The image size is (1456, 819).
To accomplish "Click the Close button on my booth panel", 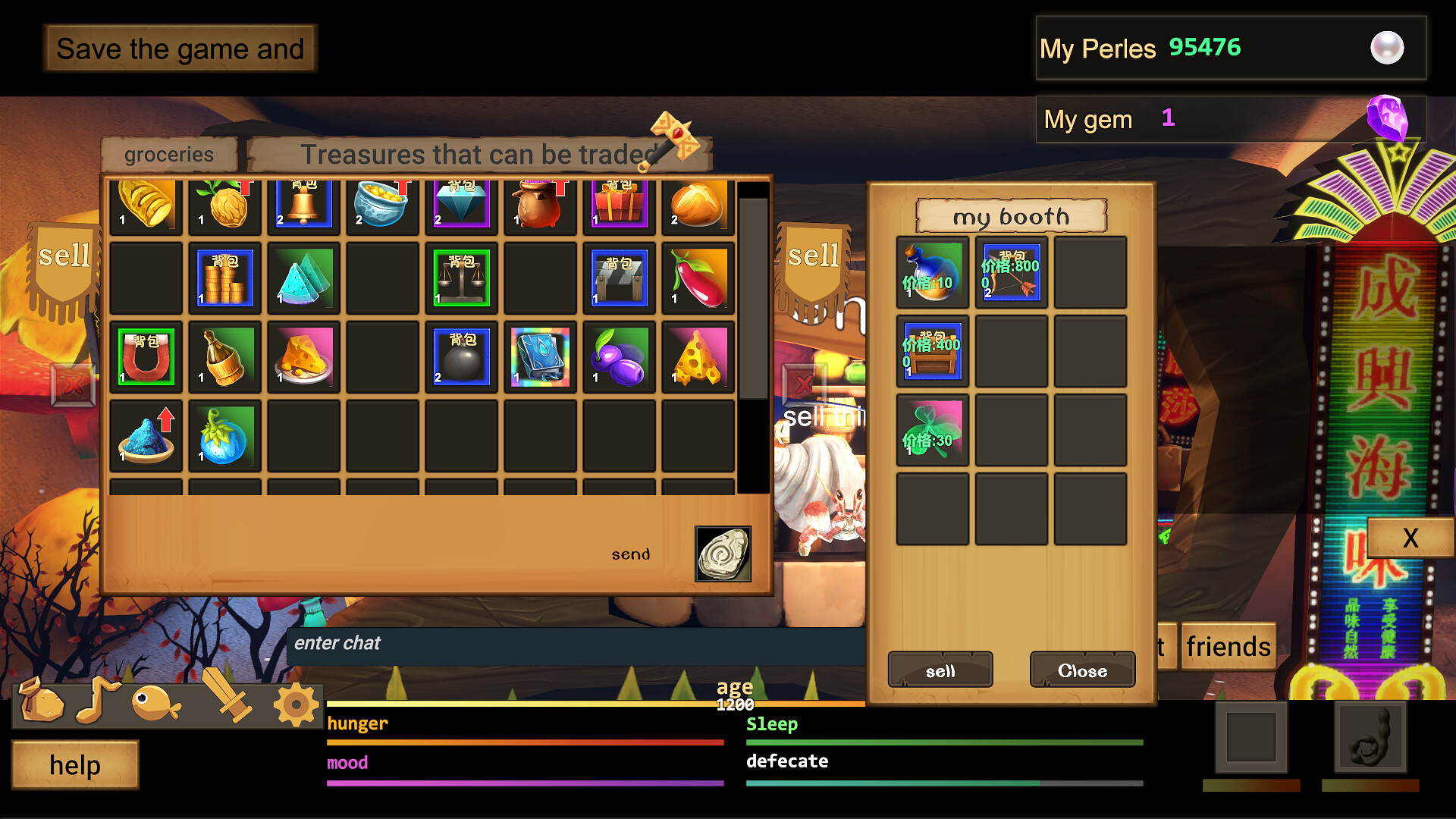I will click(x=1082, y=670).
